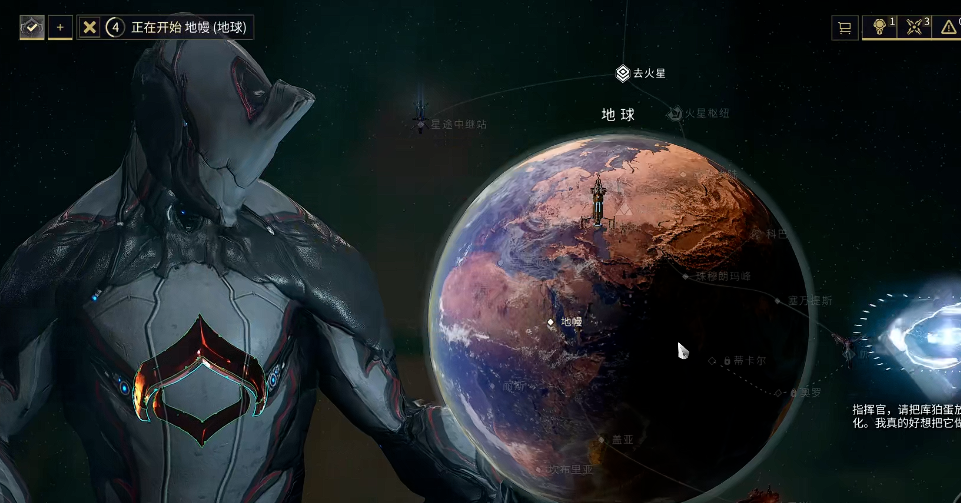961x503 pixels.
Task: Select the 火星枢纽 junction node
Action: point(675,114)
